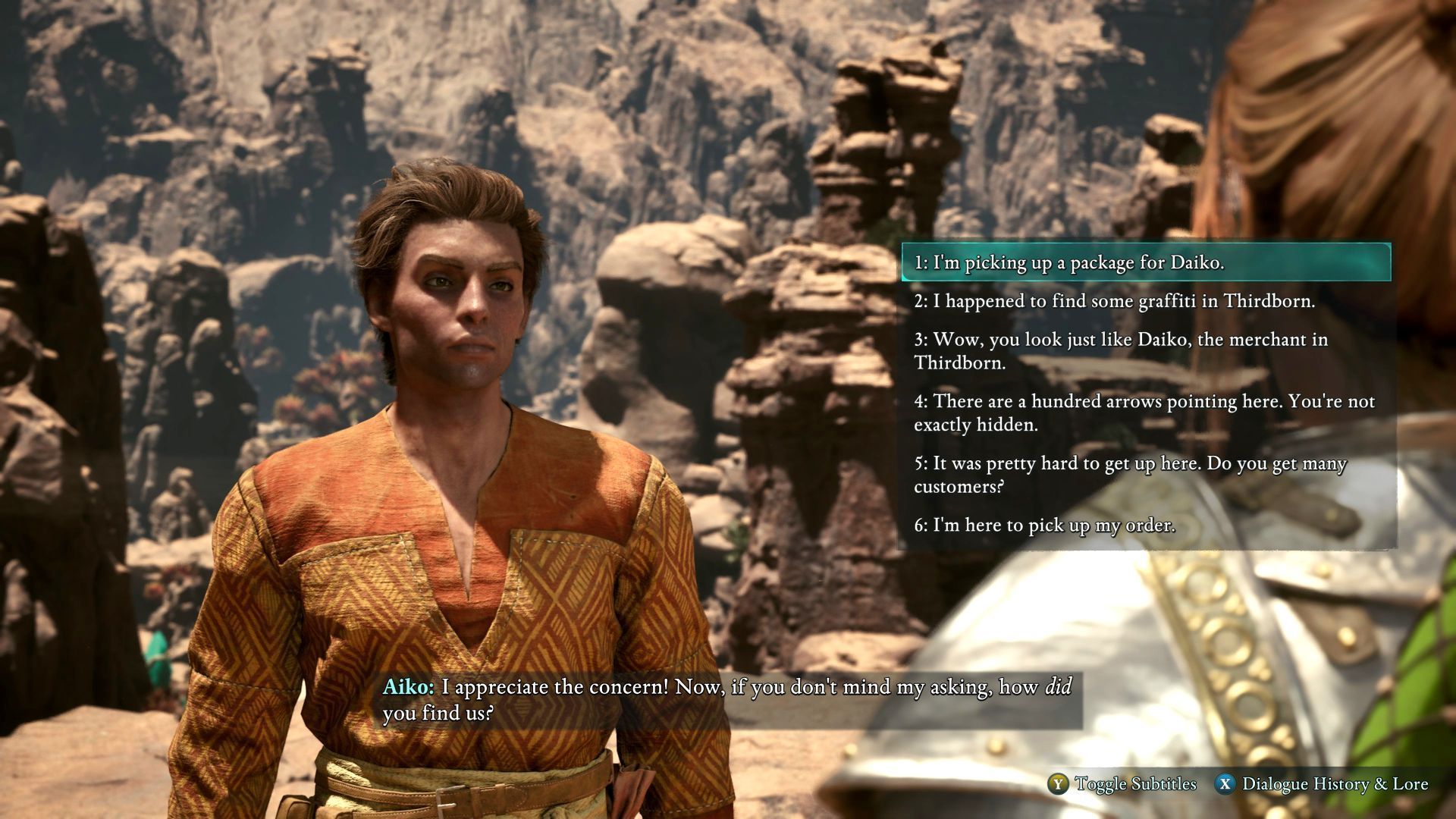
Task: Open Dialogue History & Lore
Action: tap(1322, 784)
